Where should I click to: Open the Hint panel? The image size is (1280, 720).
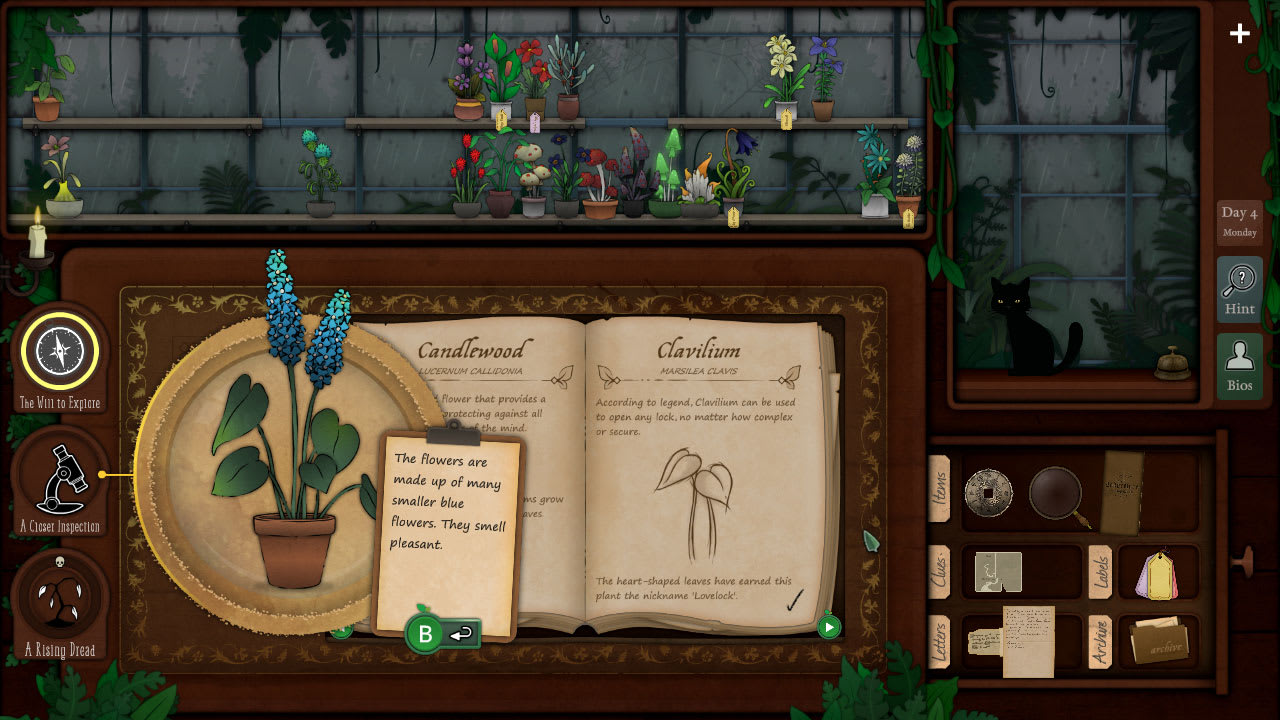1239,288
